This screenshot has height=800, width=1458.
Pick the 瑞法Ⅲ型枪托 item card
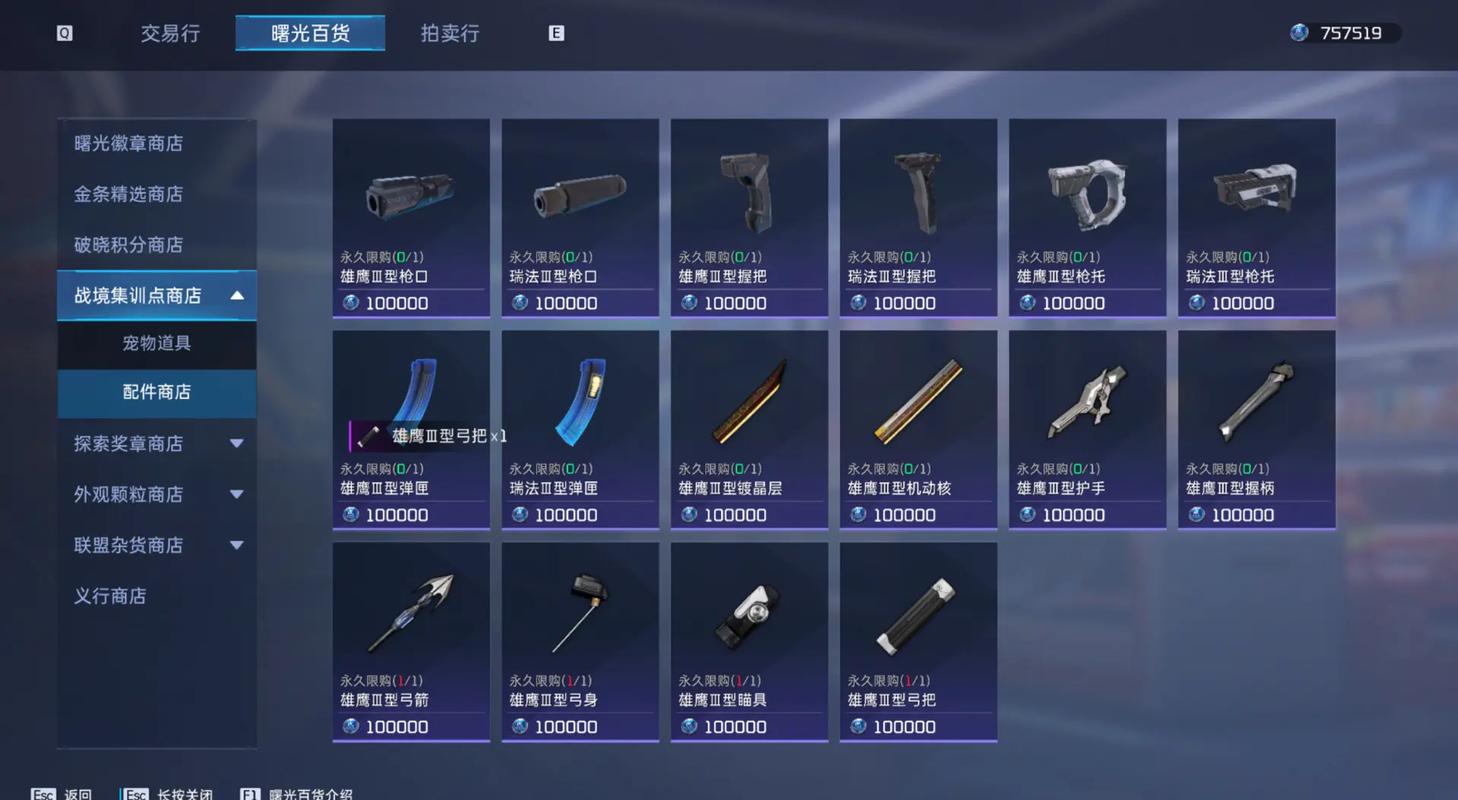[x=1256, y=217]
